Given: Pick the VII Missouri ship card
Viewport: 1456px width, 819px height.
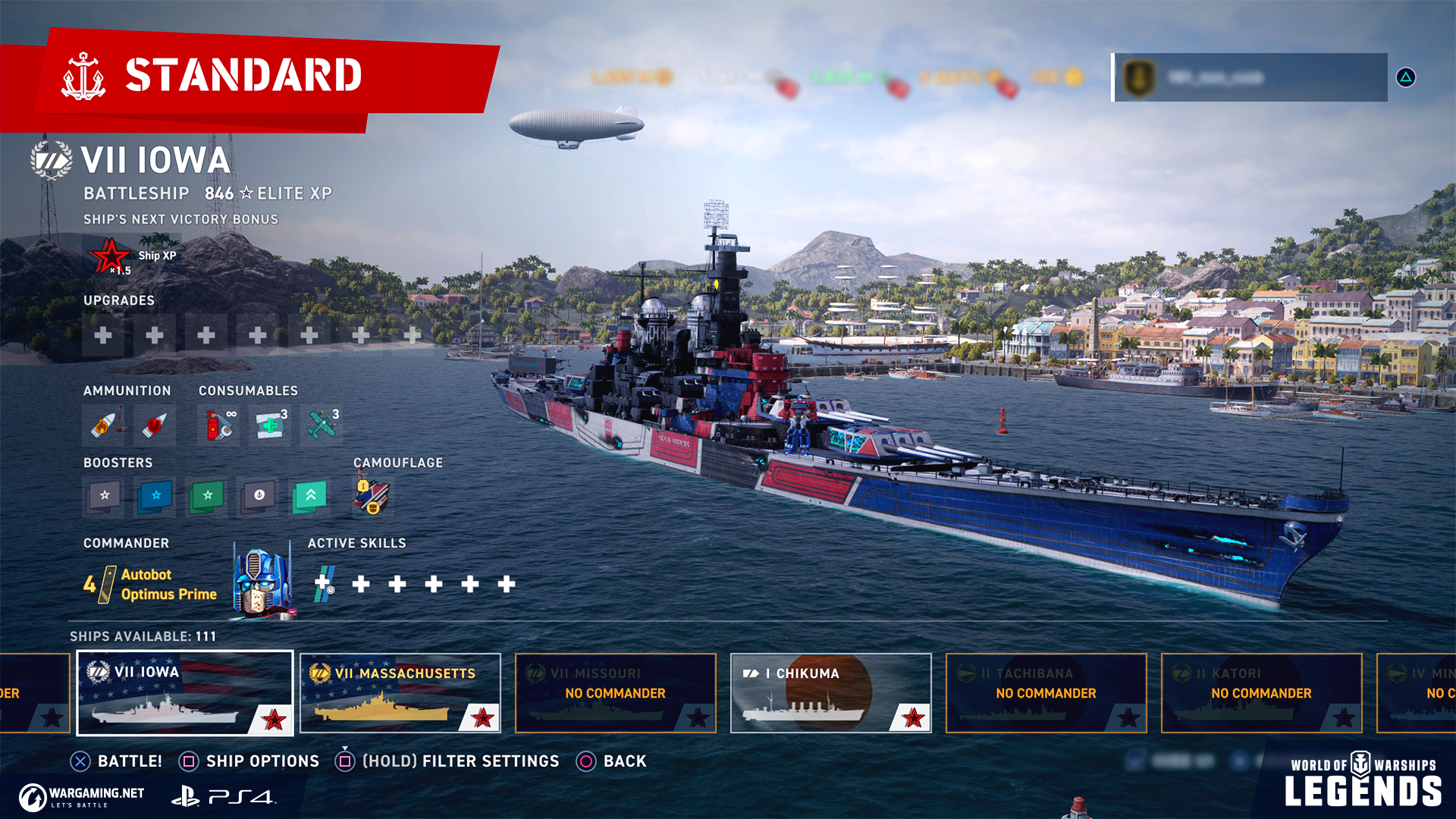Looking at the screenshot, I should point(615,692).
